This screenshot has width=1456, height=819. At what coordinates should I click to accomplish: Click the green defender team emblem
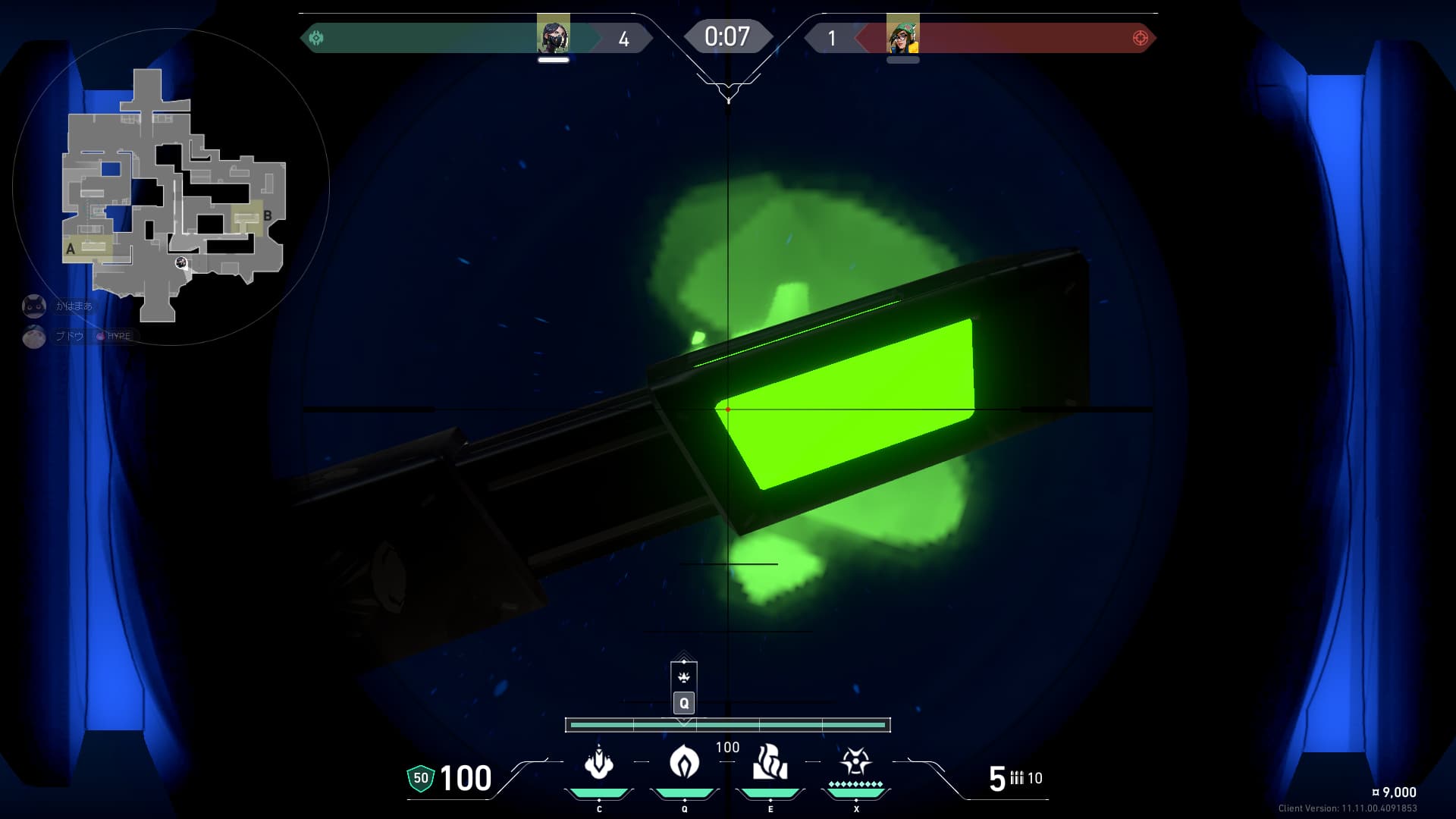pos(317,38)
